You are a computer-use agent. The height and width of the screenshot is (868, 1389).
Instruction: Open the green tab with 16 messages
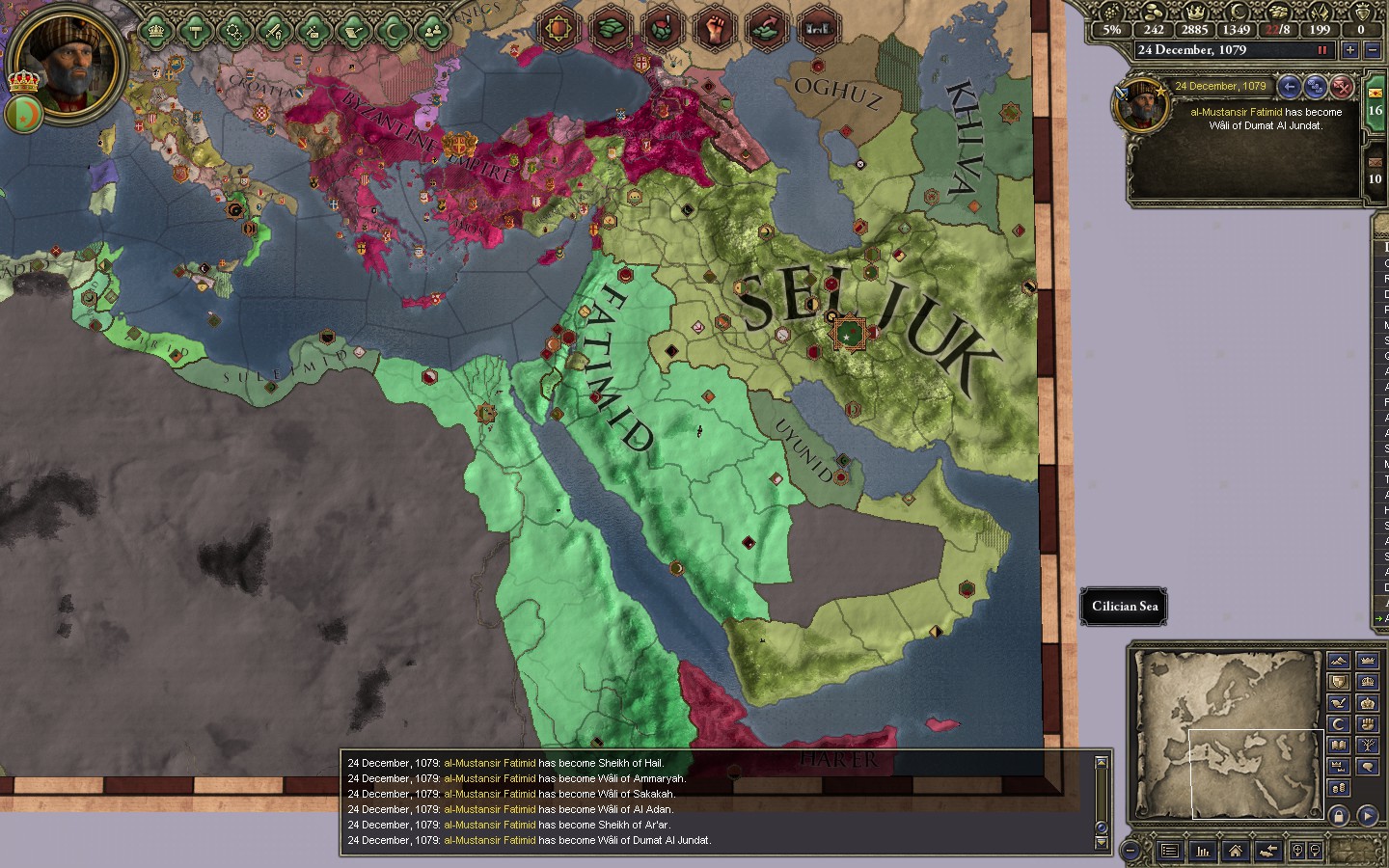click(x=1375, y=108)
